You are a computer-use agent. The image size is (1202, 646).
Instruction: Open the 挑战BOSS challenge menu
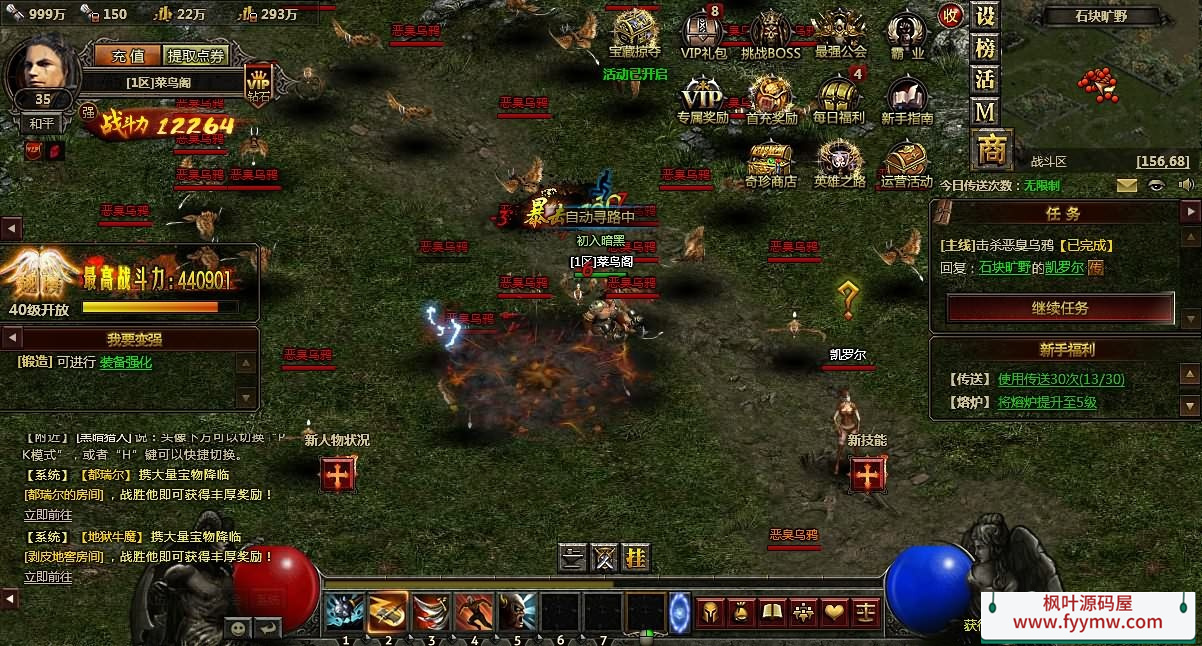[771, 36]
